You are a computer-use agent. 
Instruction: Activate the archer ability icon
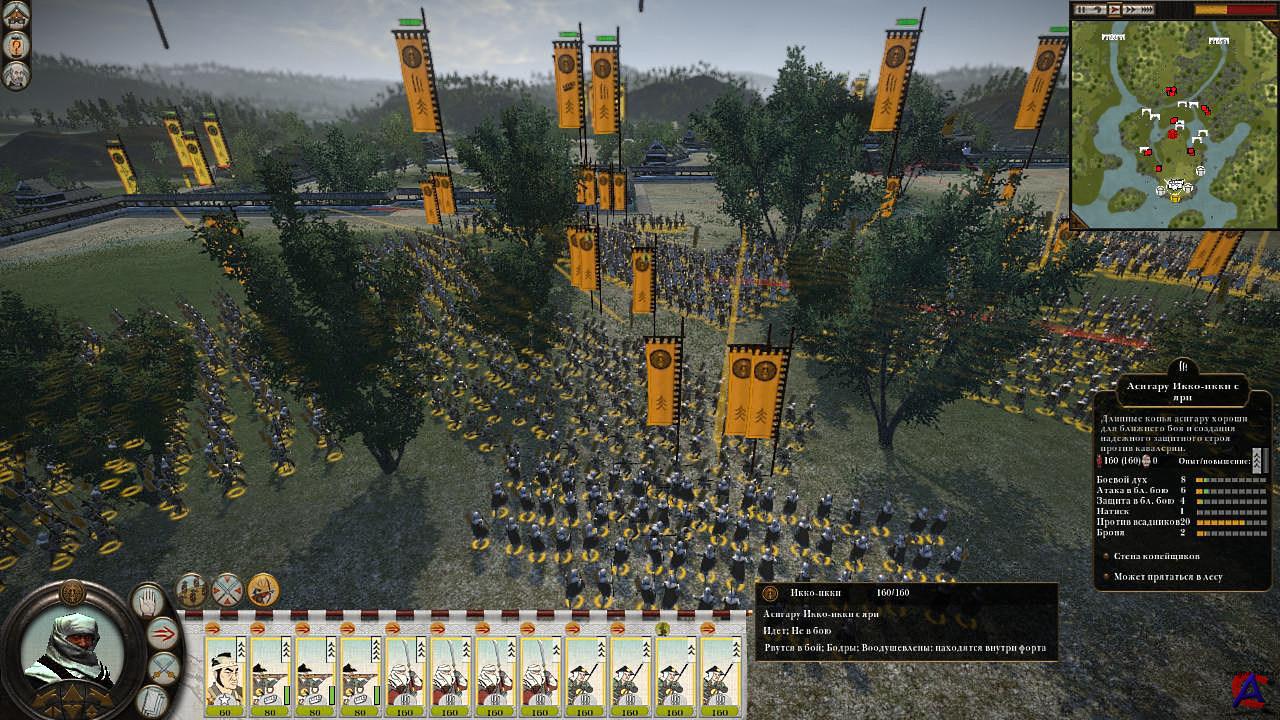[263, 590]
